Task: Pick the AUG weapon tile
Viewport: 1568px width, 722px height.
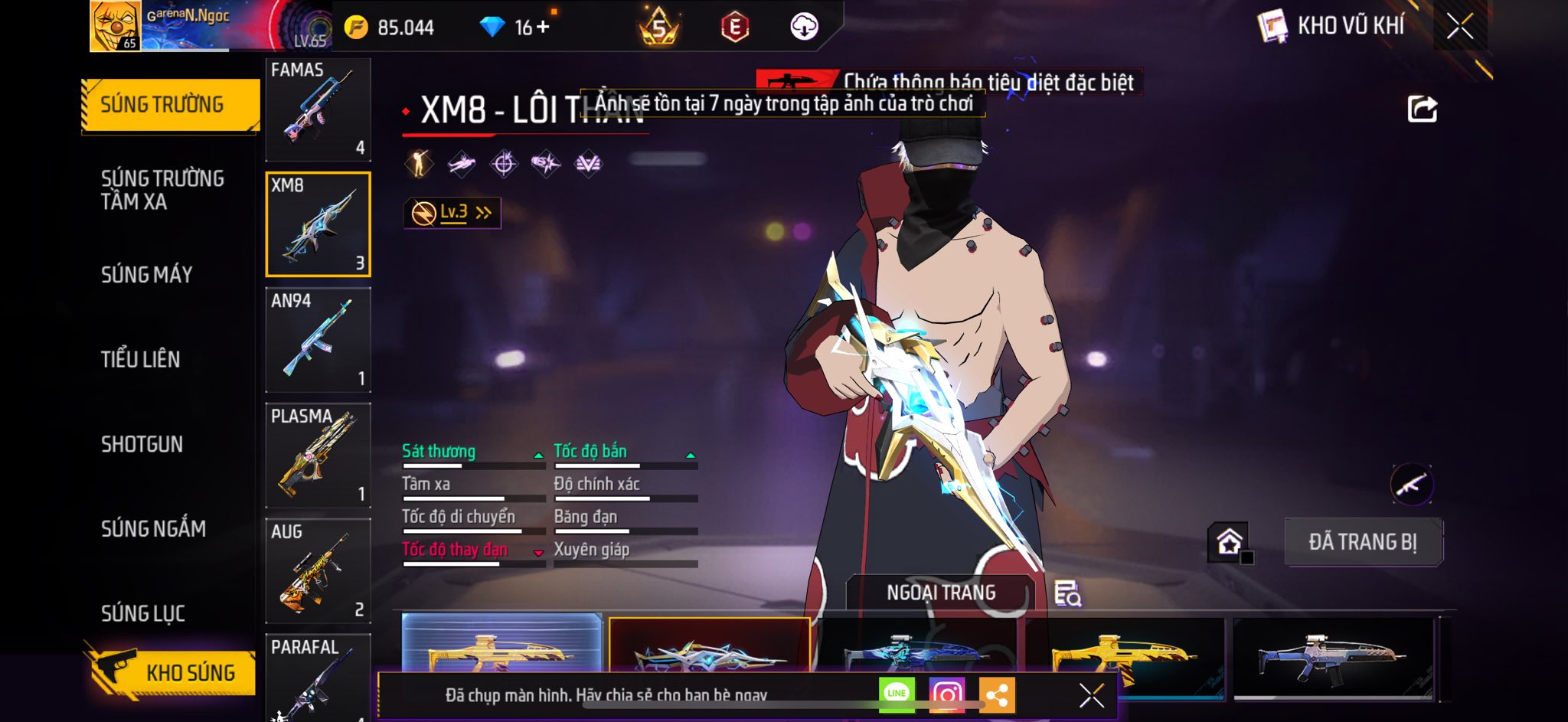Action: pos(318,571)
